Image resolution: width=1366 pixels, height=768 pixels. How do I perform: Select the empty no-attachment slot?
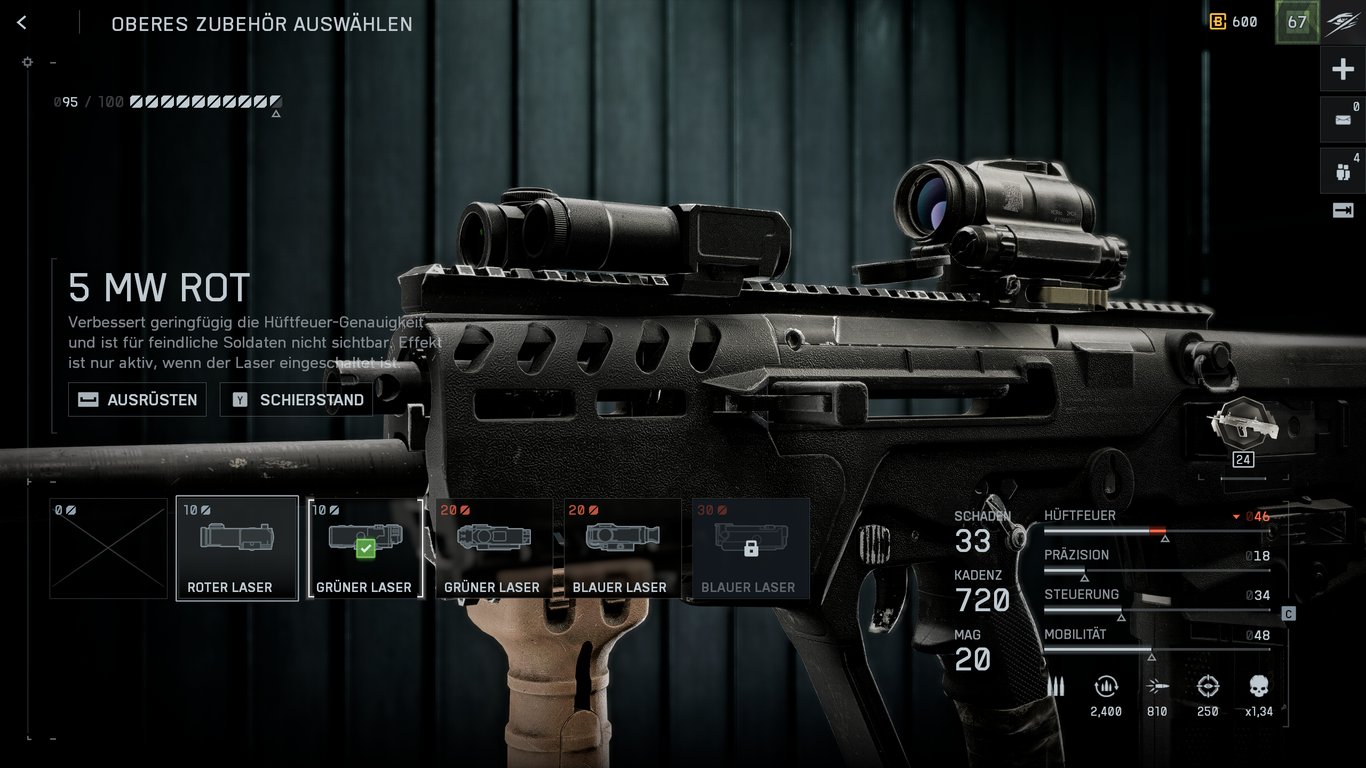[x=109, y=548]
